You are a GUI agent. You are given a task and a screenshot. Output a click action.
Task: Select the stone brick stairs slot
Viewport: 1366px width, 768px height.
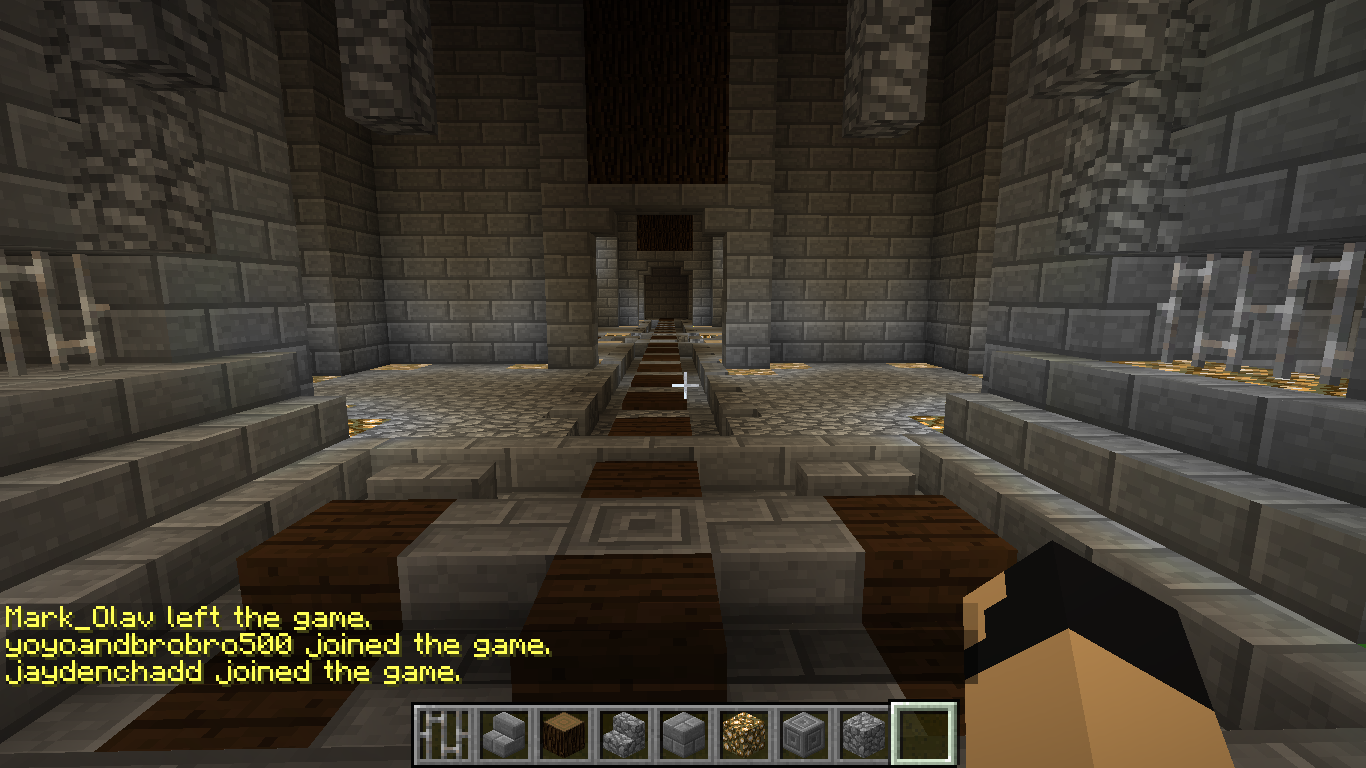502,736
